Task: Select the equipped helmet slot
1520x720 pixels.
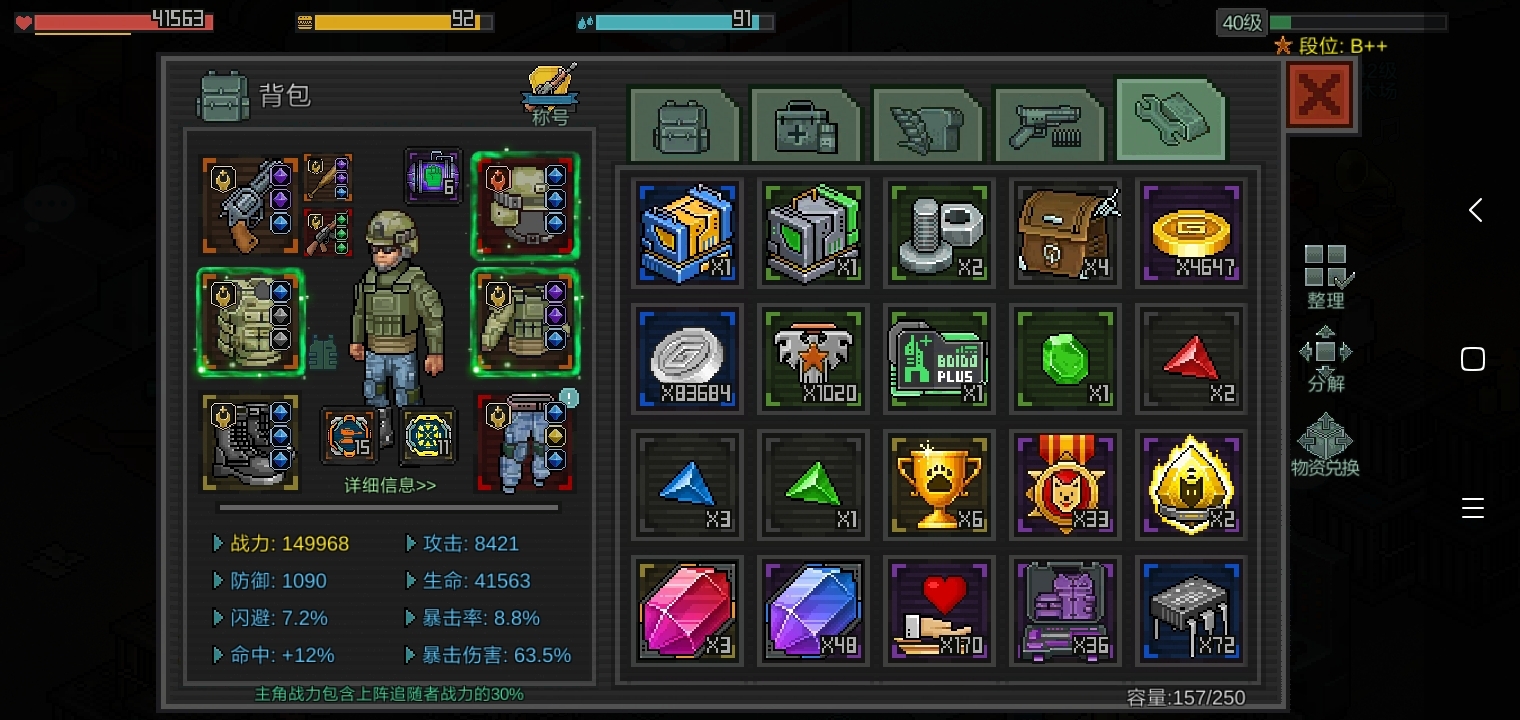Action: click(525, 205)
